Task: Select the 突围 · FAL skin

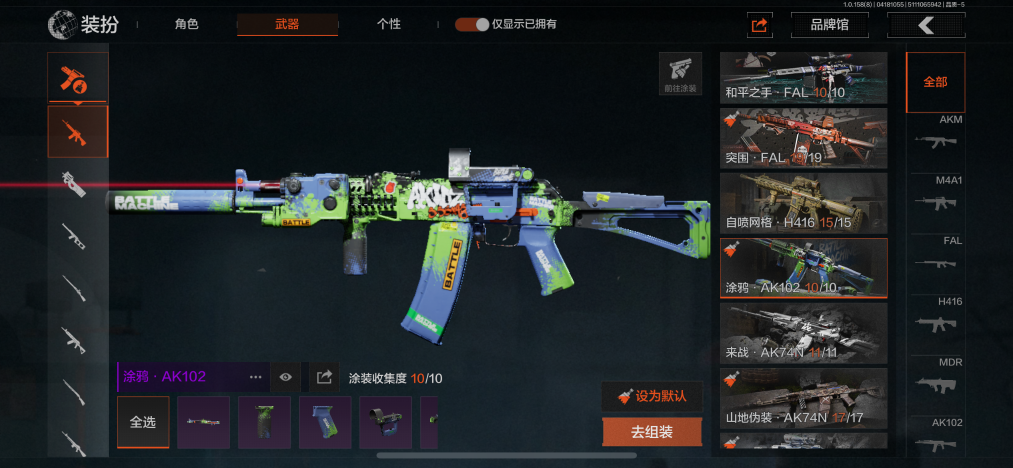Action: (x=804, y=138)
